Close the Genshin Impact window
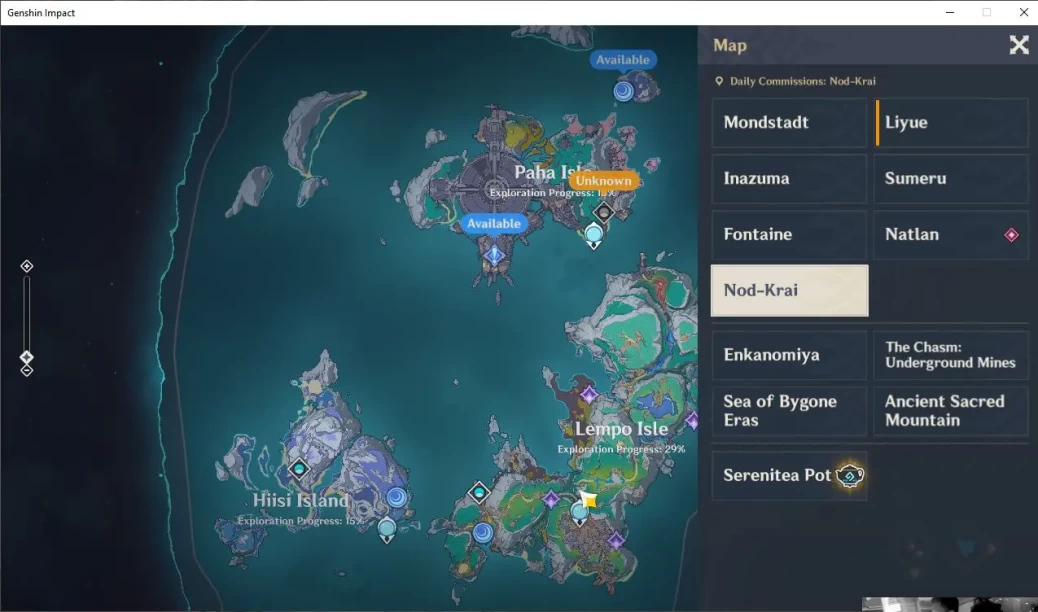This screenshot has width=1038, height=612. (1023, 12)
